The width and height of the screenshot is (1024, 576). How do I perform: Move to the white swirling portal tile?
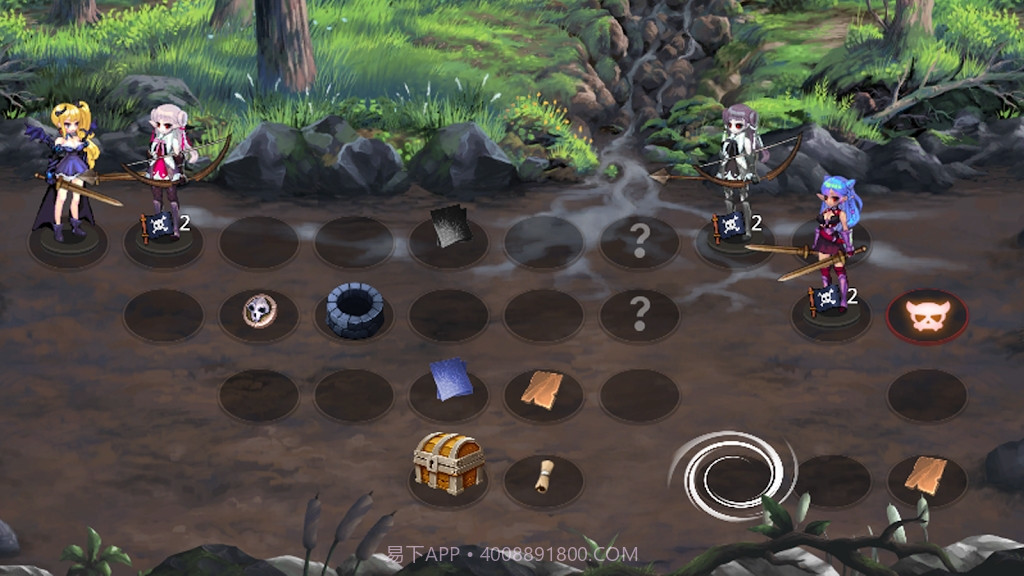(x=735, y=476)
